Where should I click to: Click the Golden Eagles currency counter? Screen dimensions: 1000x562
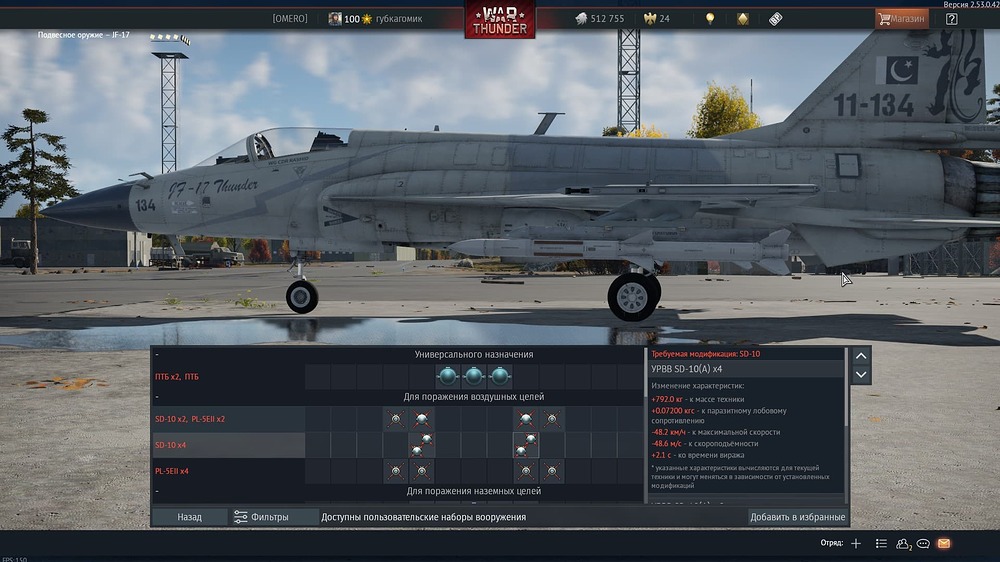coord(656,19)
